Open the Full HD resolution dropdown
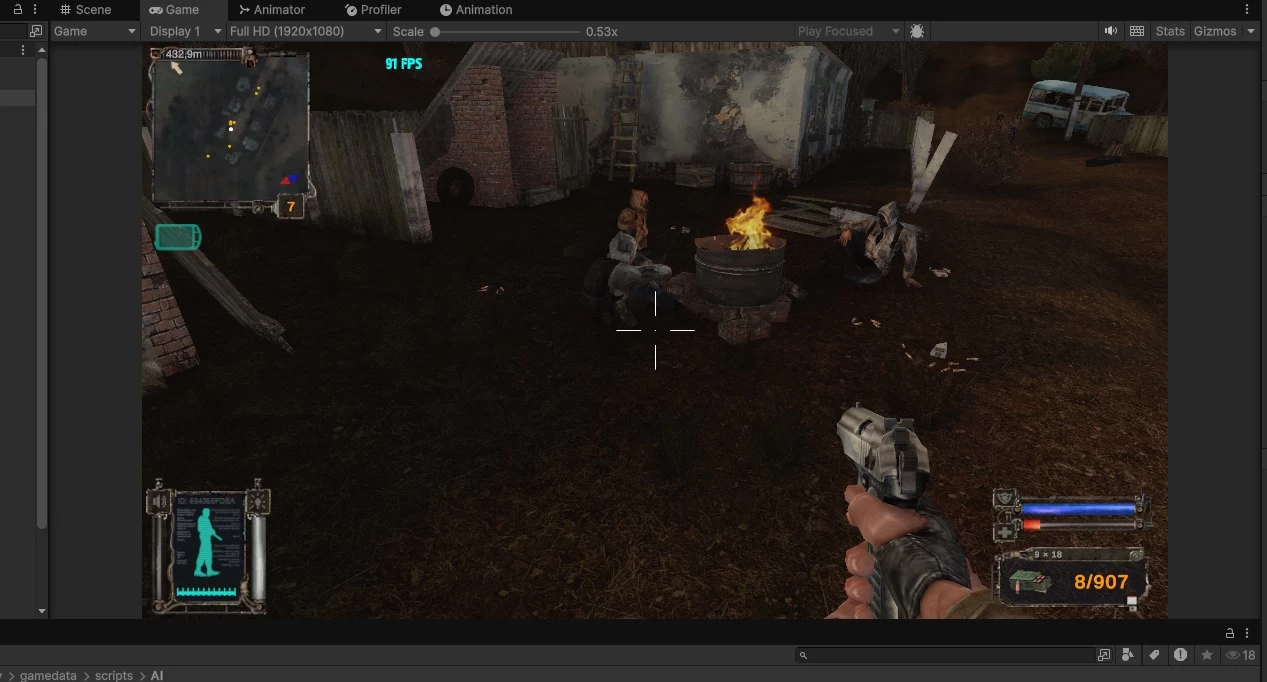The height and width of the screenshot is (682, 1267). [x=306, y=31]
